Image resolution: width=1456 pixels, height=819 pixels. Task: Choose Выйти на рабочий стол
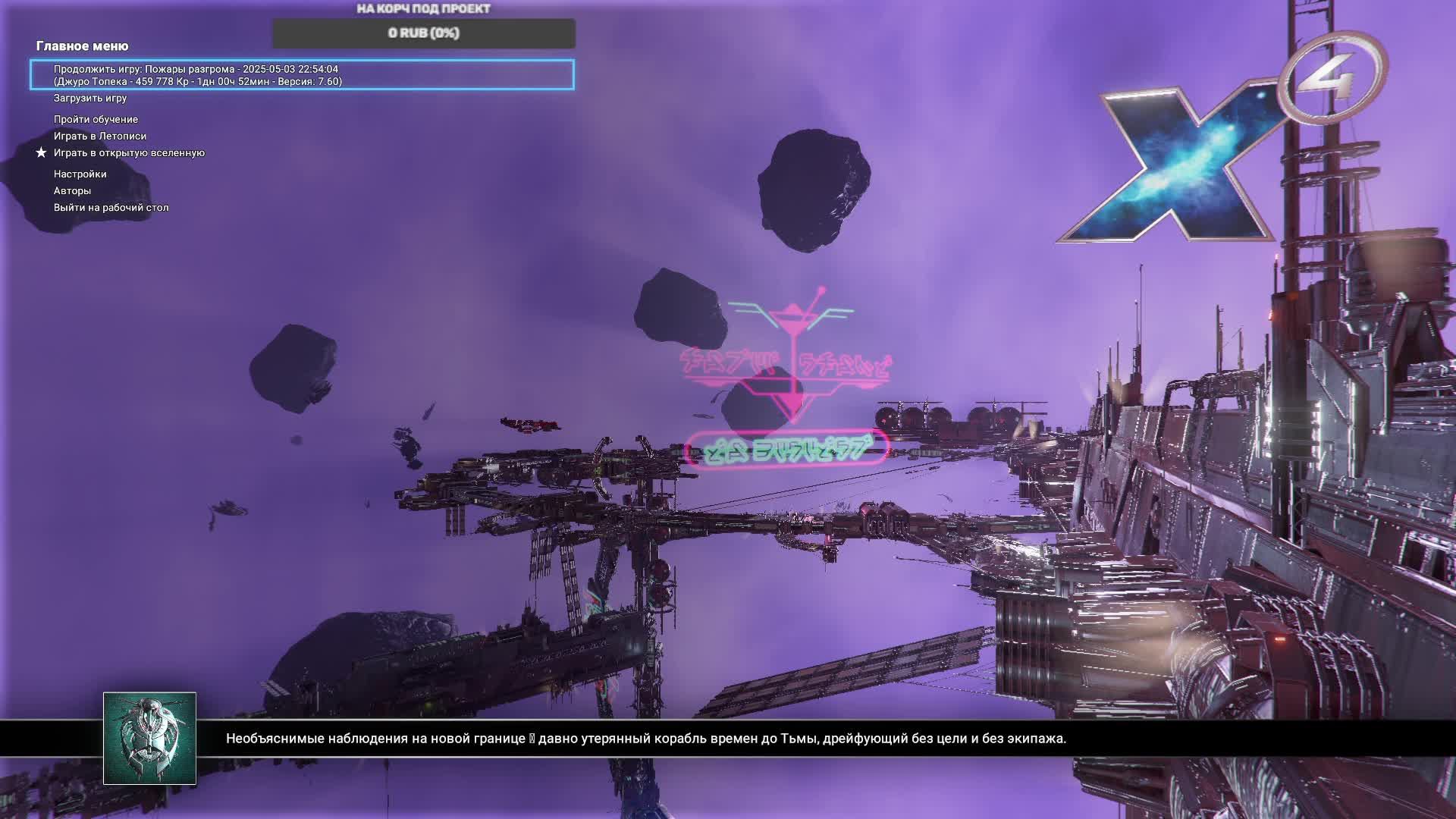click(111, 207)
